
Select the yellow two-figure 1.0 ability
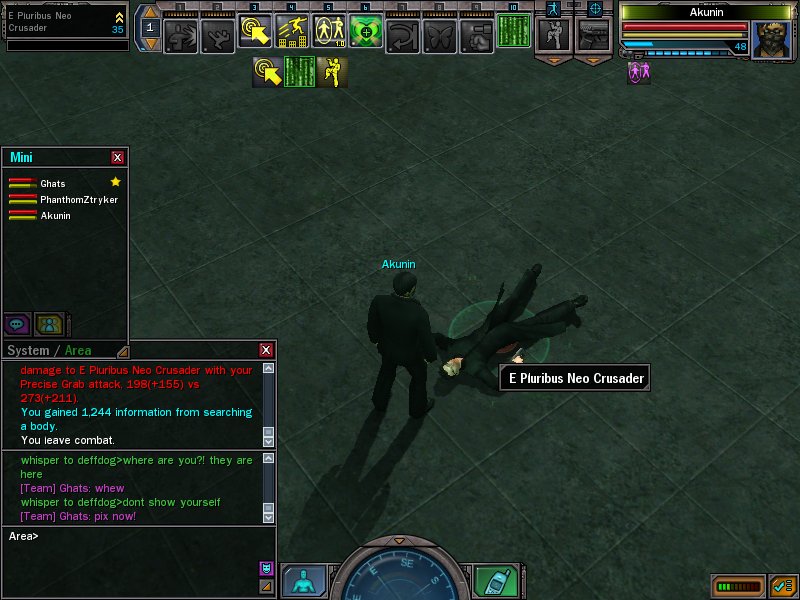coord(329,33)
